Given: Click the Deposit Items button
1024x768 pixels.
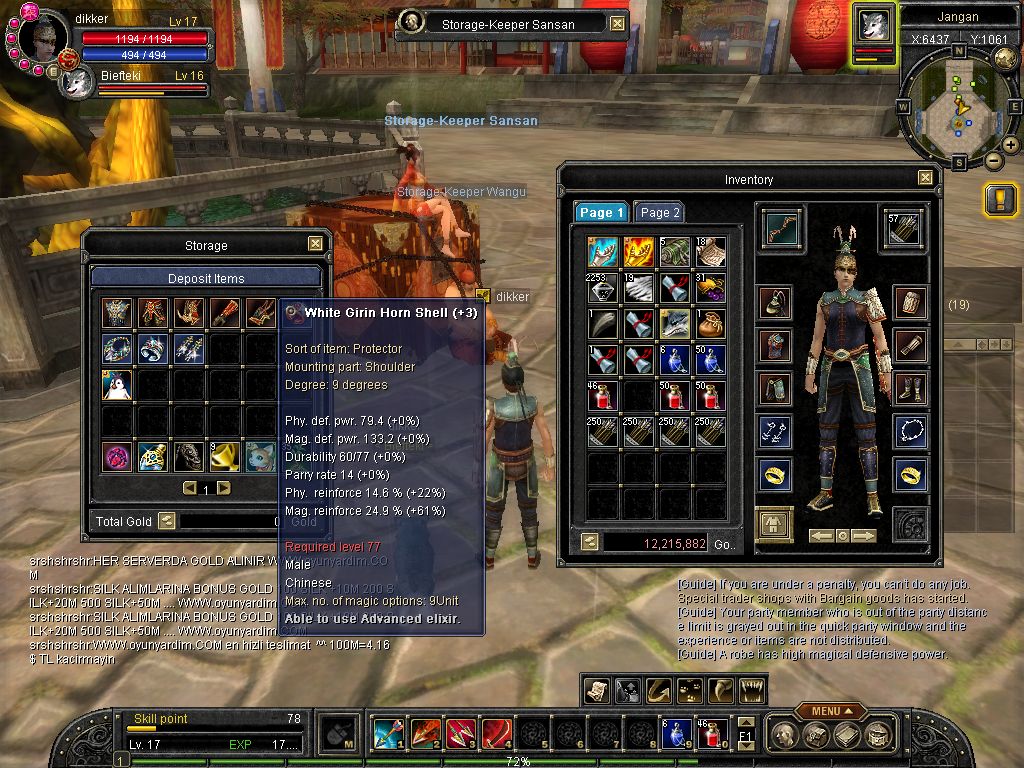Looking at the screenshot, I should tap(206, 278).
